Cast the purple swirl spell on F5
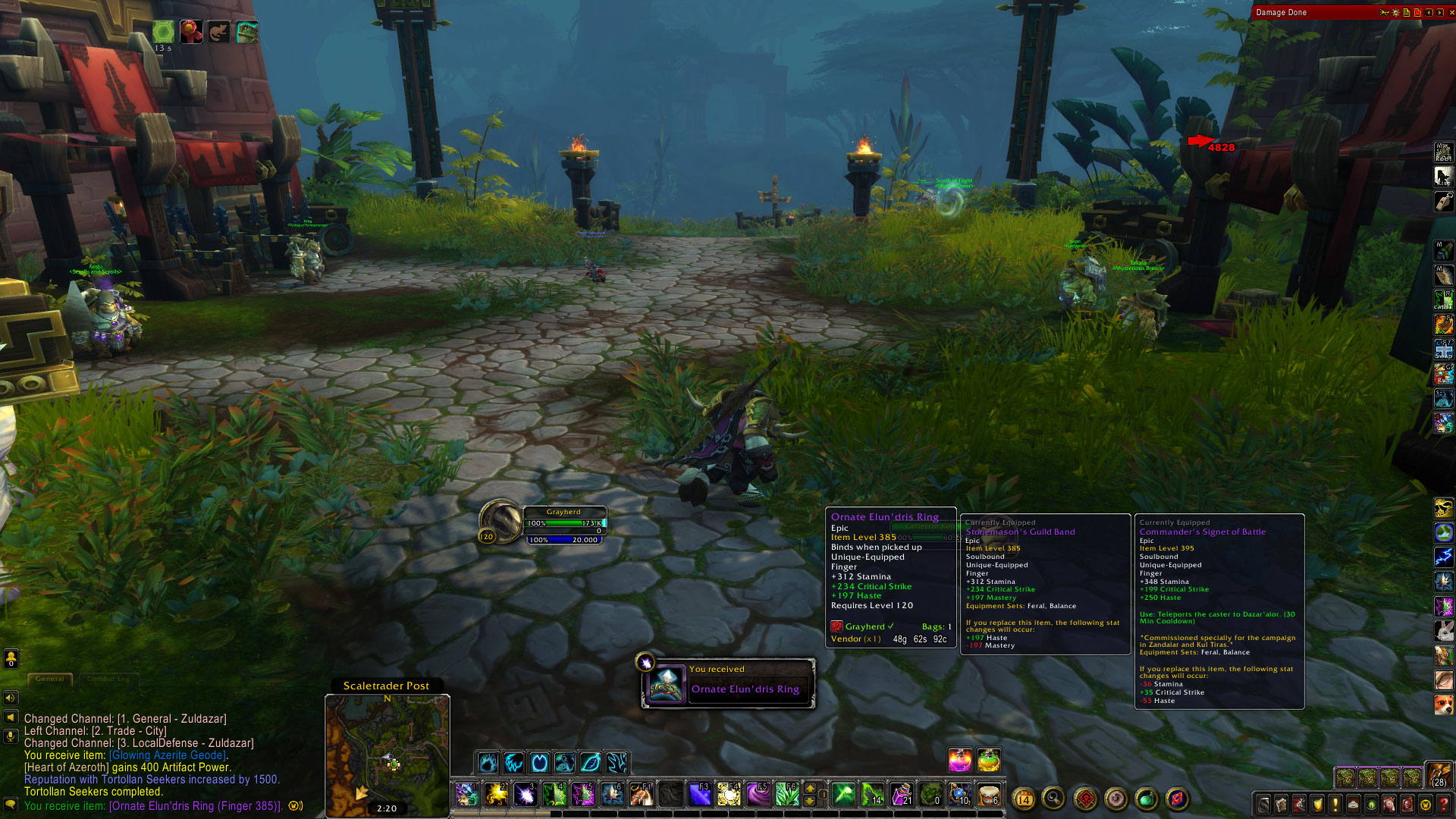1456x819 pixels. click(x=758, y=794)
